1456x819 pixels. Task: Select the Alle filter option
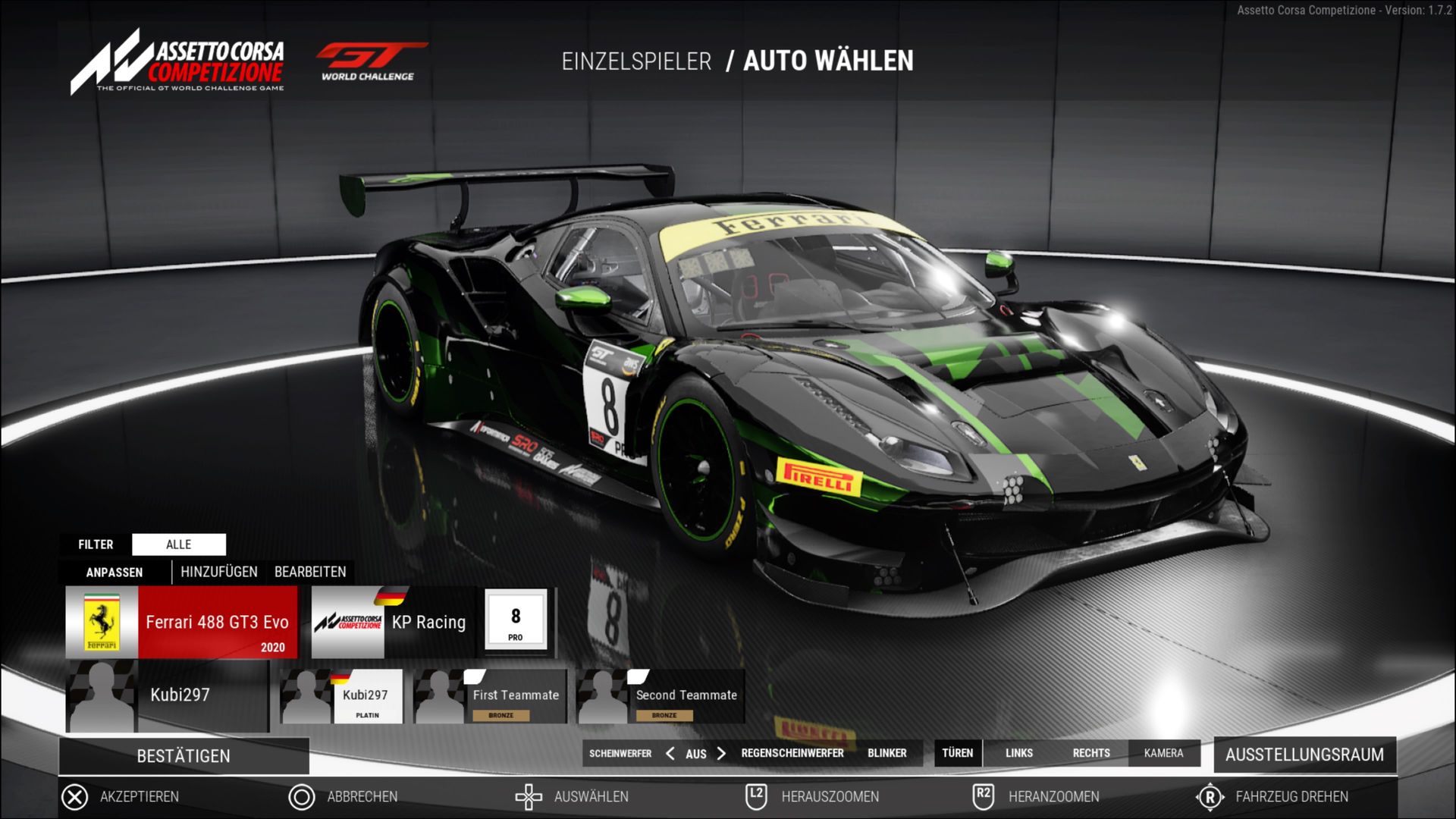click(x=179, y=544)
